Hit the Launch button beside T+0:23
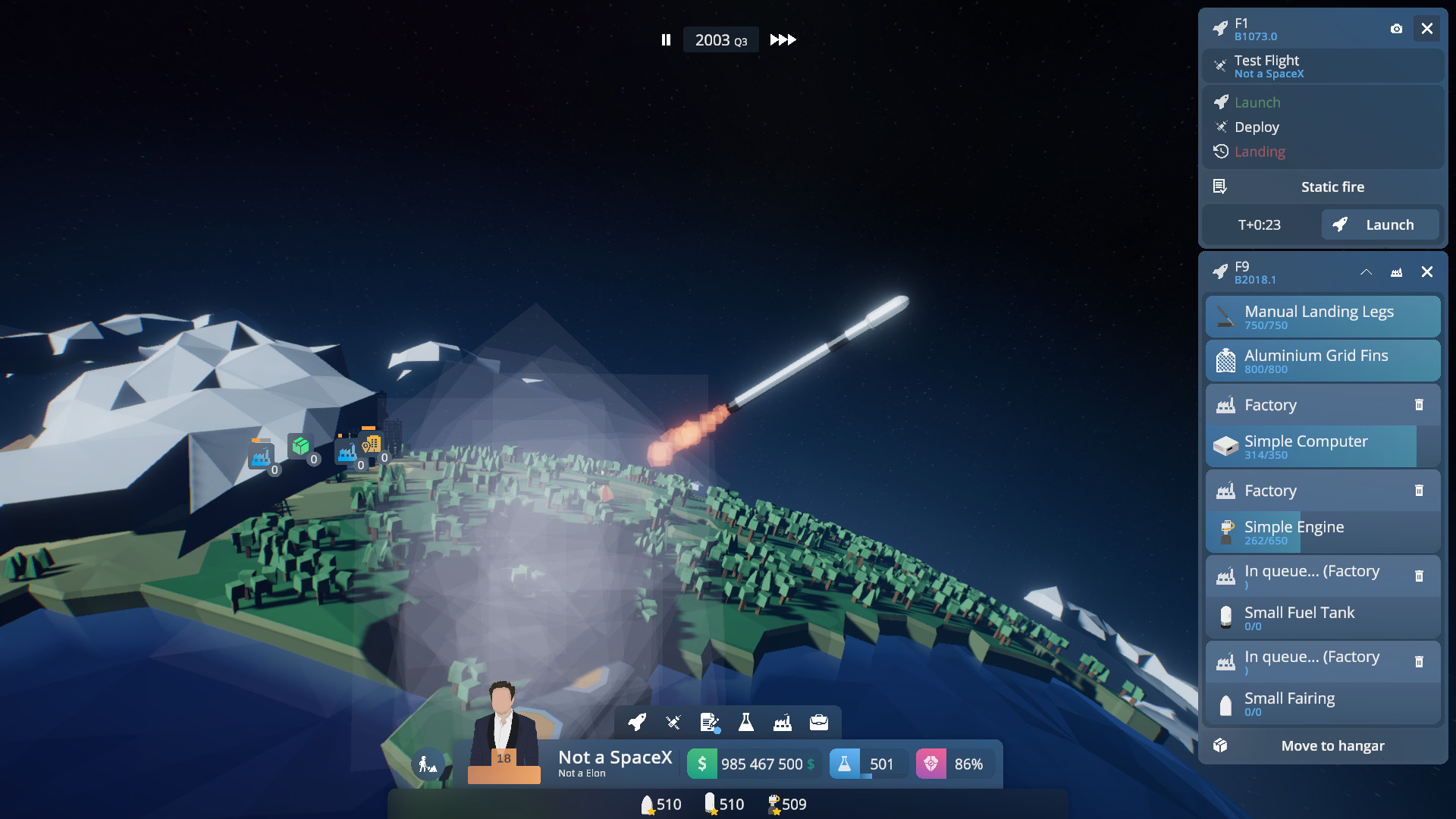 pos(1379,225)
